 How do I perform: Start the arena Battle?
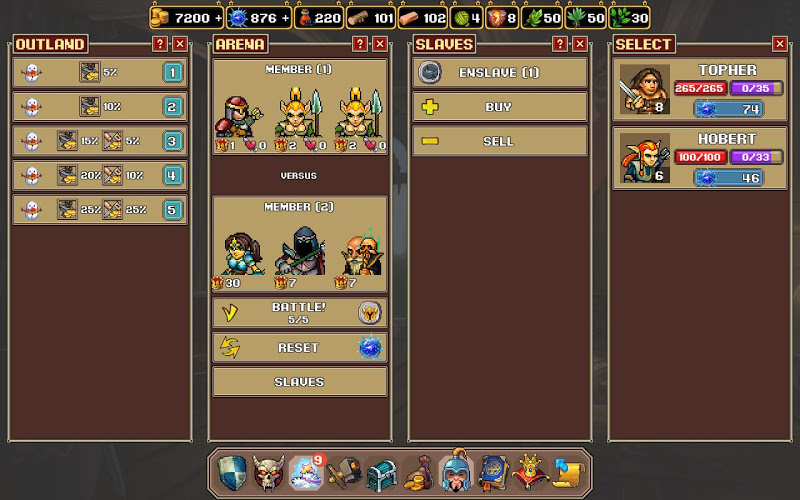299,312
